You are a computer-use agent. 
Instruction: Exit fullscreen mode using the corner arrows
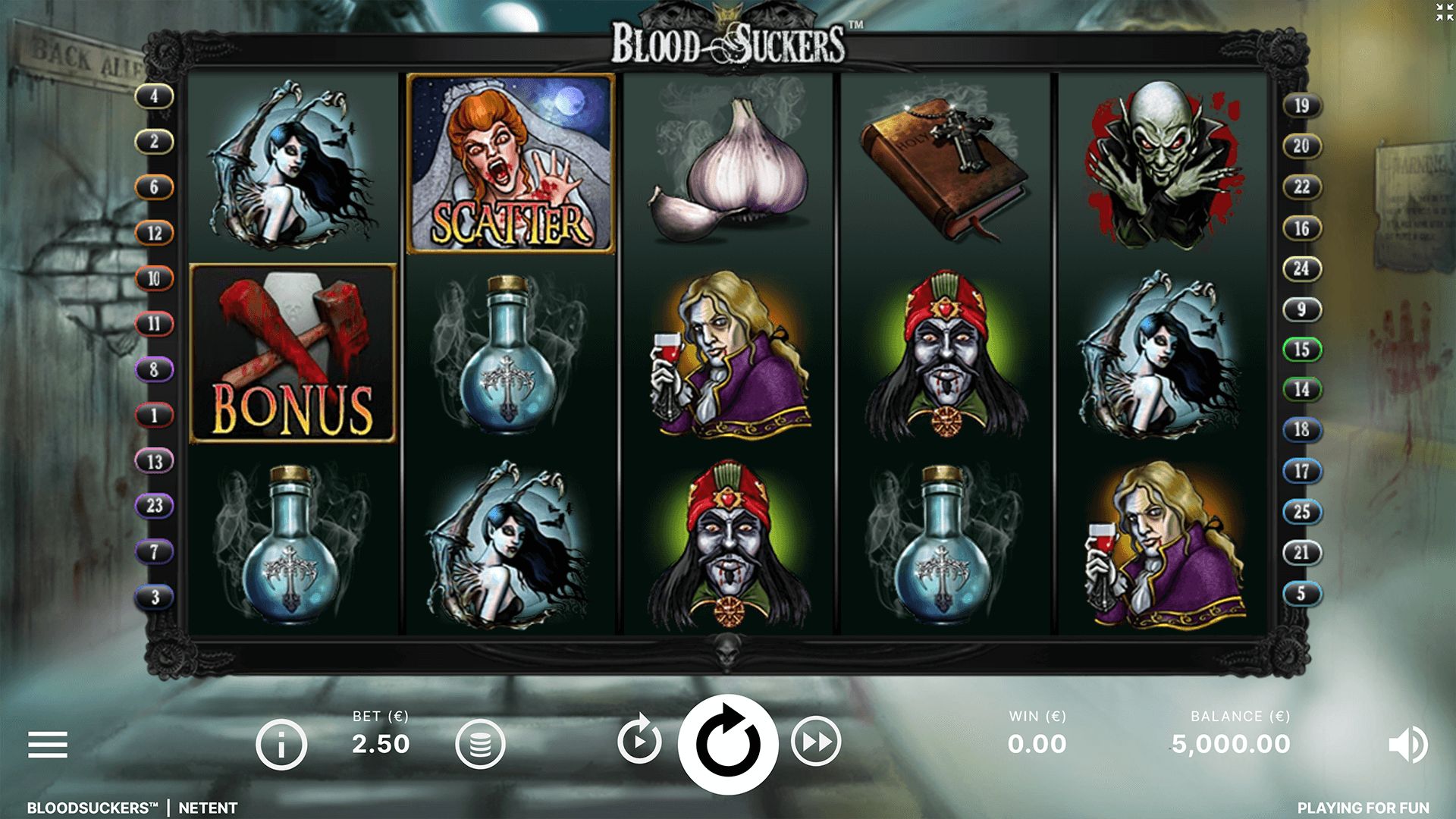pyautogui.click(x=1445, y=11)
